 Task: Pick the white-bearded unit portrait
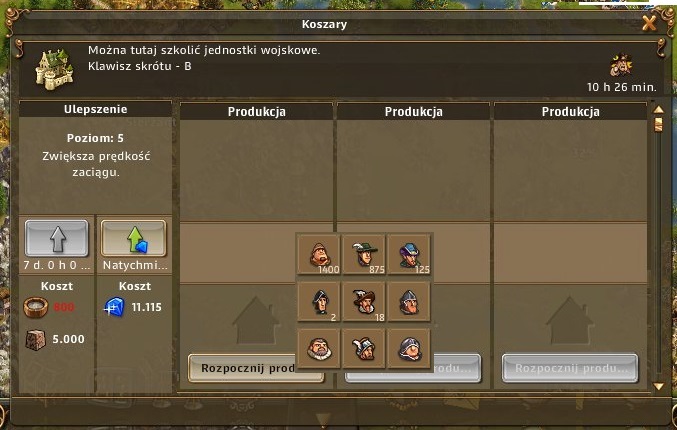pyautogui.click(x=319, y=347)
